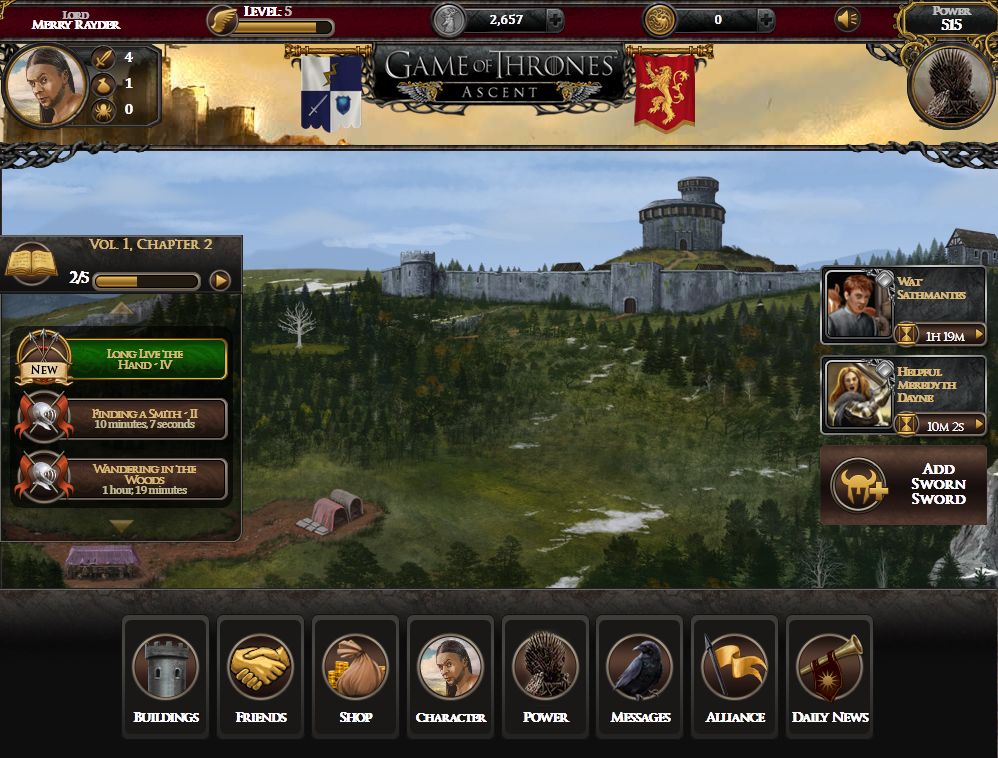The image size is (998, 758).
Task: Add silver with the plus button
Action: [x=554, y=19]
